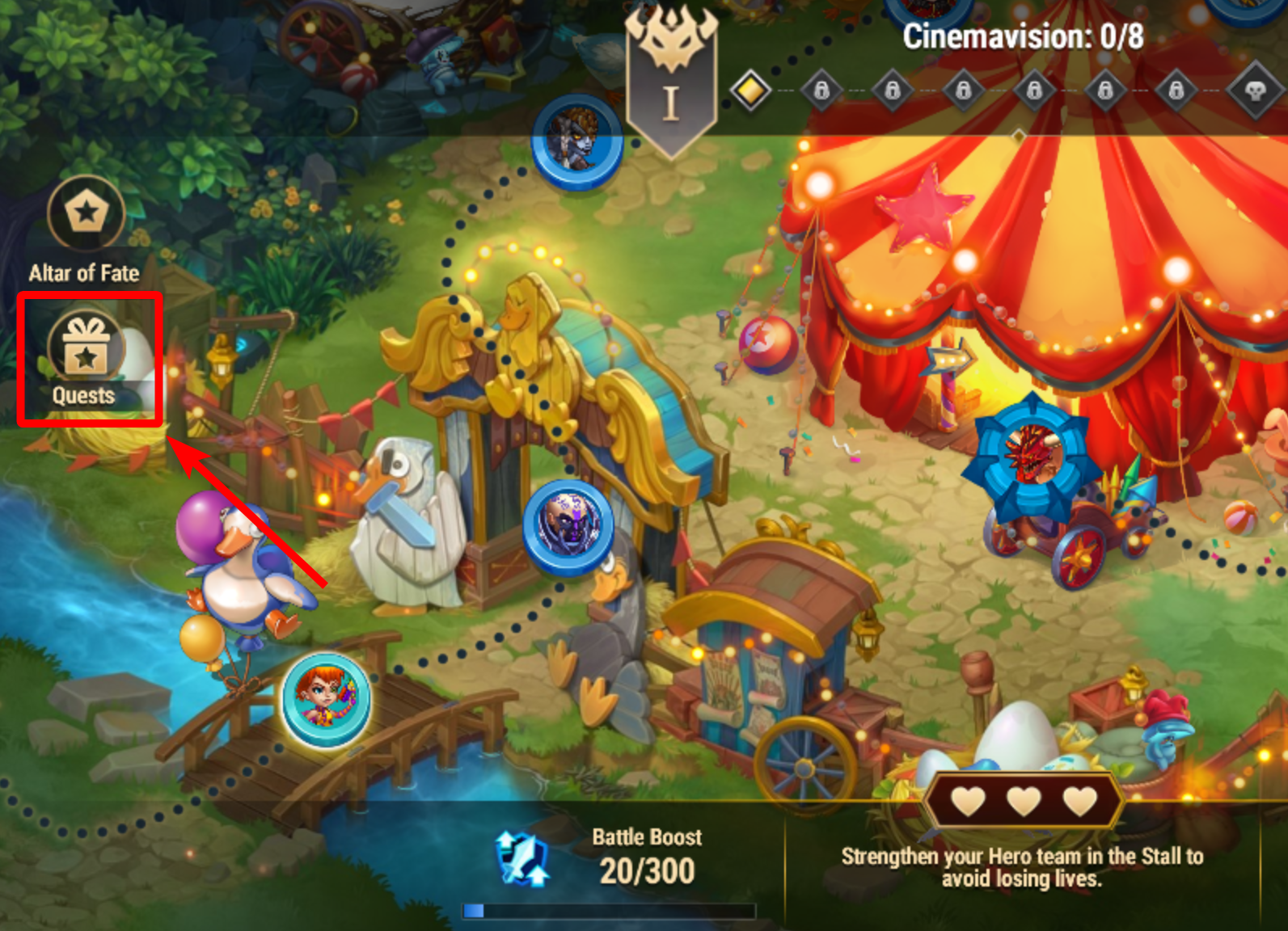Click the yellow diamond progress marker
The width and height of the screenshot is (1288, 931).
click(750, 90)
